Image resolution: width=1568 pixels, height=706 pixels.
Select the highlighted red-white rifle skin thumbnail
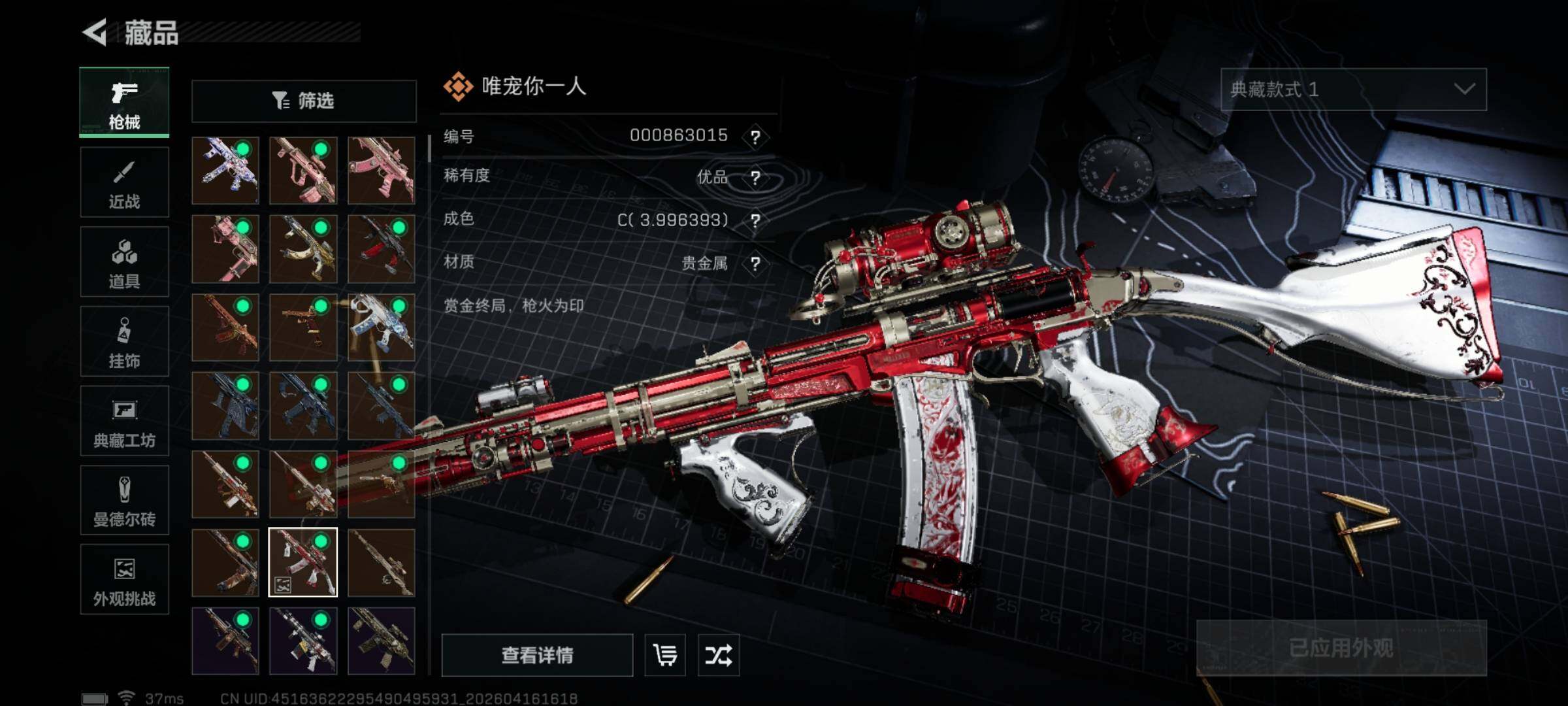click(x=303, y=562)
